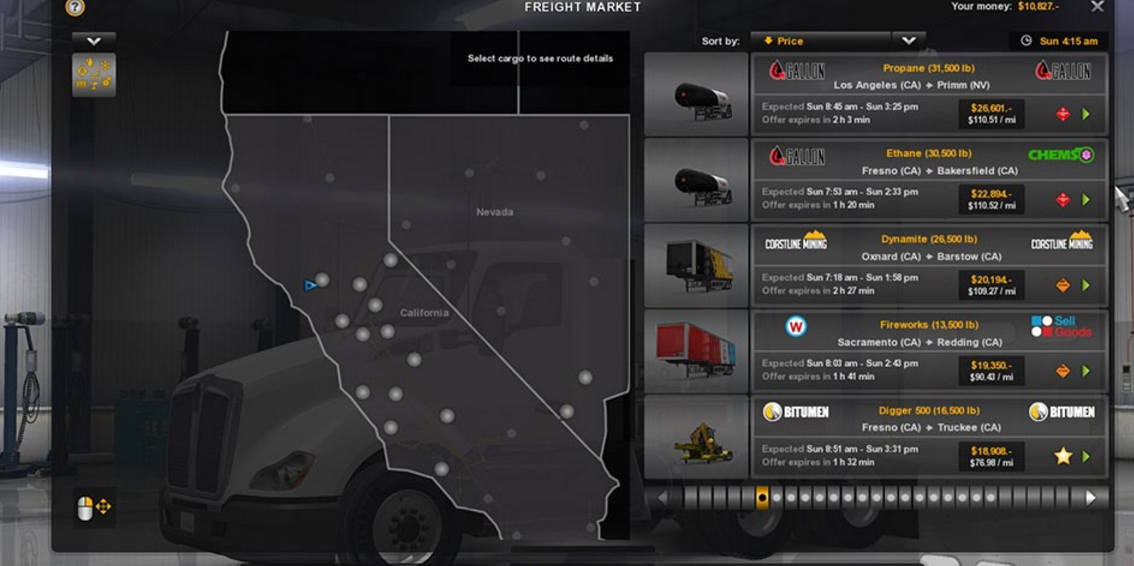Click the mouse map-navigation control icon

point(94,508)
